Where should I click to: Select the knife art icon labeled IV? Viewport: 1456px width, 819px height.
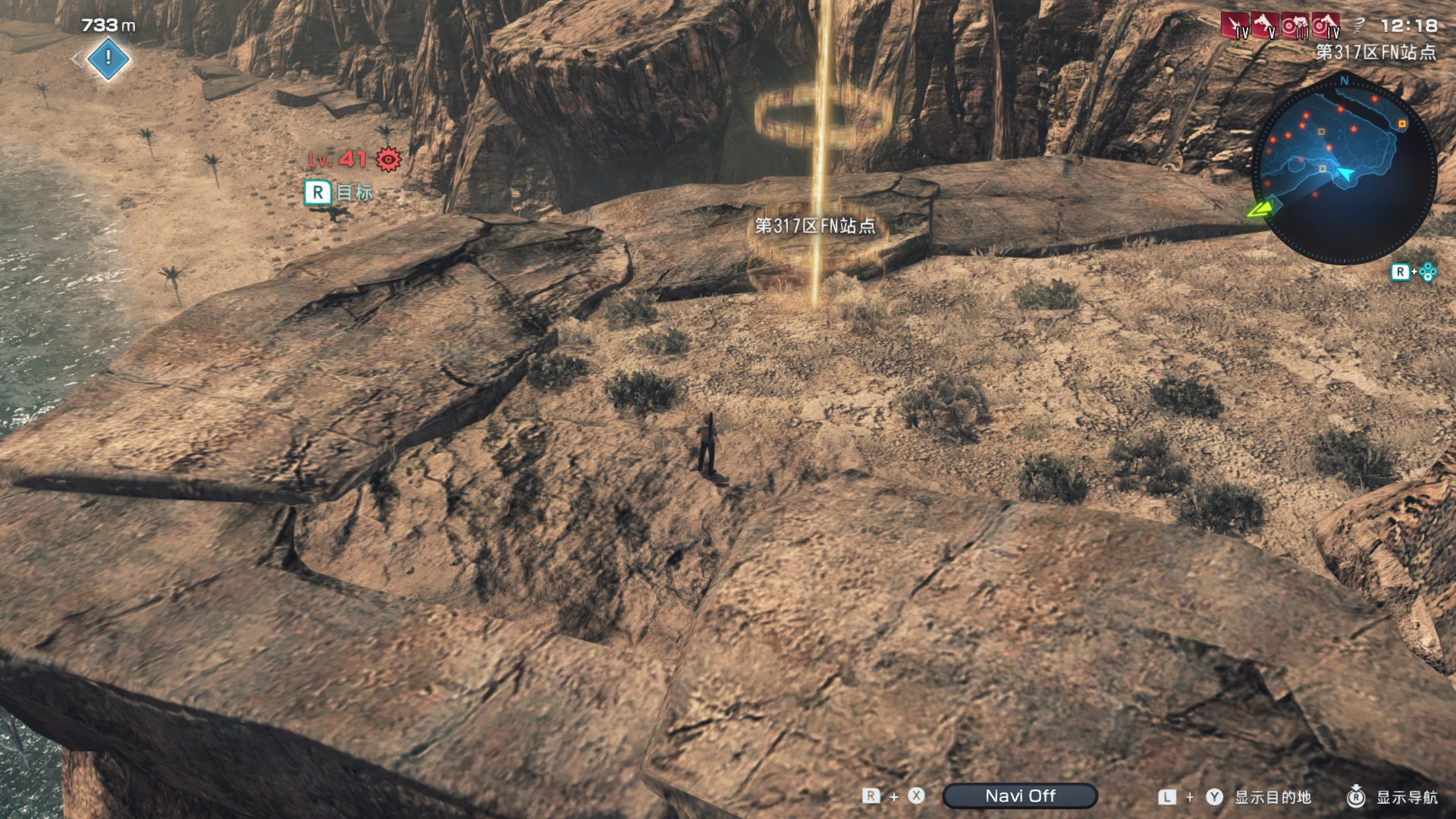[1234, 25]
